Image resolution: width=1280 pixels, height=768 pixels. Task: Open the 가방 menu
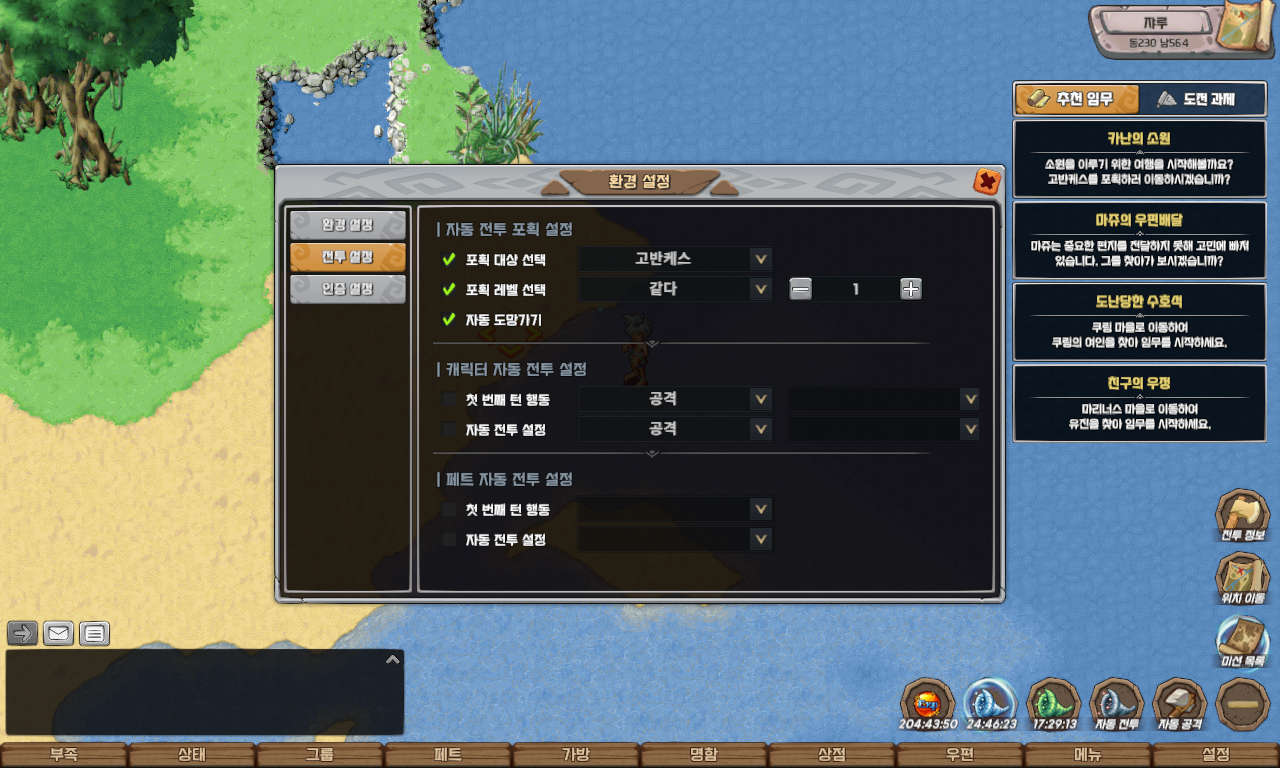coord(576,755)
